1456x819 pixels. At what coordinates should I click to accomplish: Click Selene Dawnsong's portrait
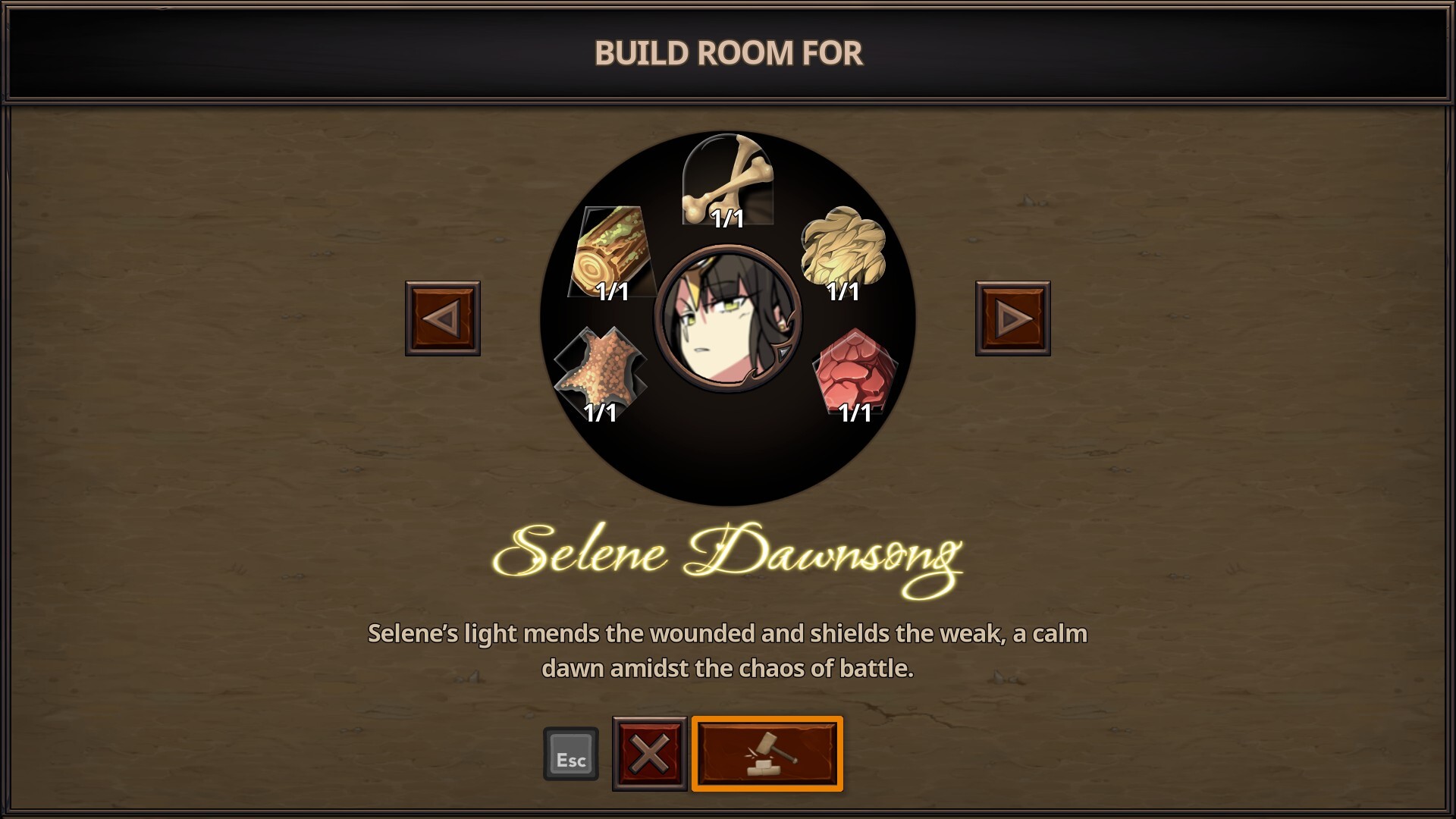[727, 318]
